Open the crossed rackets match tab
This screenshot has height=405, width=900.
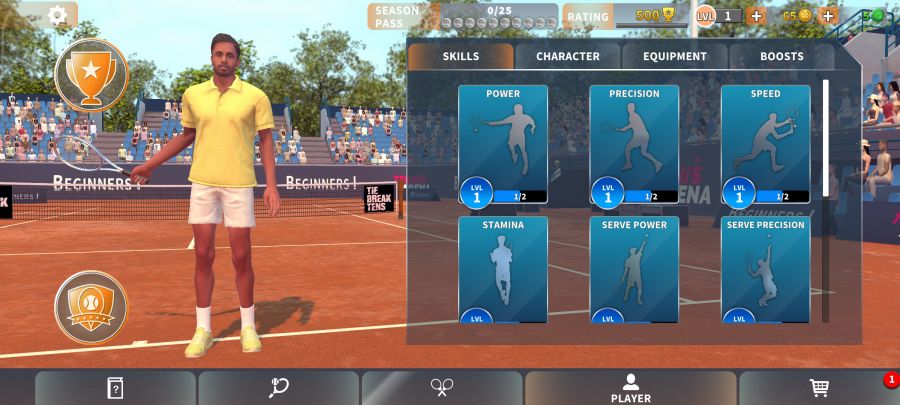(x=442, y=388)
